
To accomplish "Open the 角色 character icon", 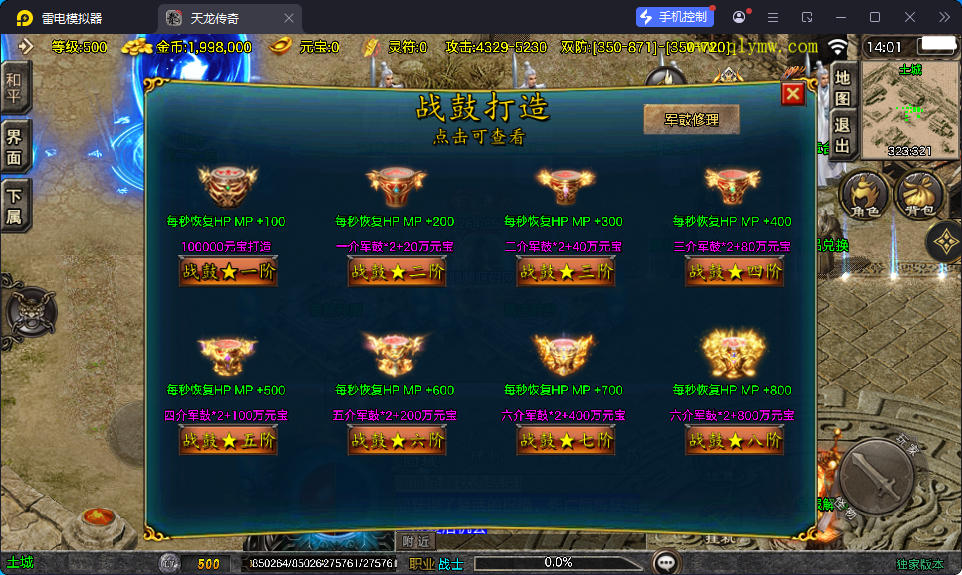I will 864,193.
